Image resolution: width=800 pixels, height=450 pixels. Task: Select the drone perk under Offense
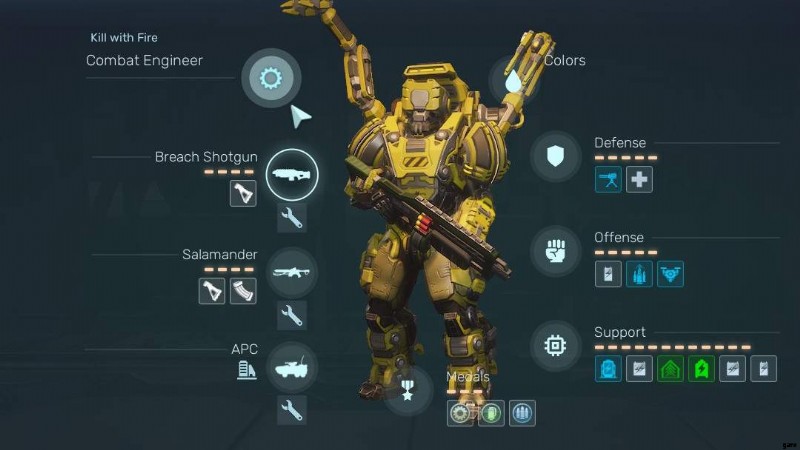[x=670, y=274]
